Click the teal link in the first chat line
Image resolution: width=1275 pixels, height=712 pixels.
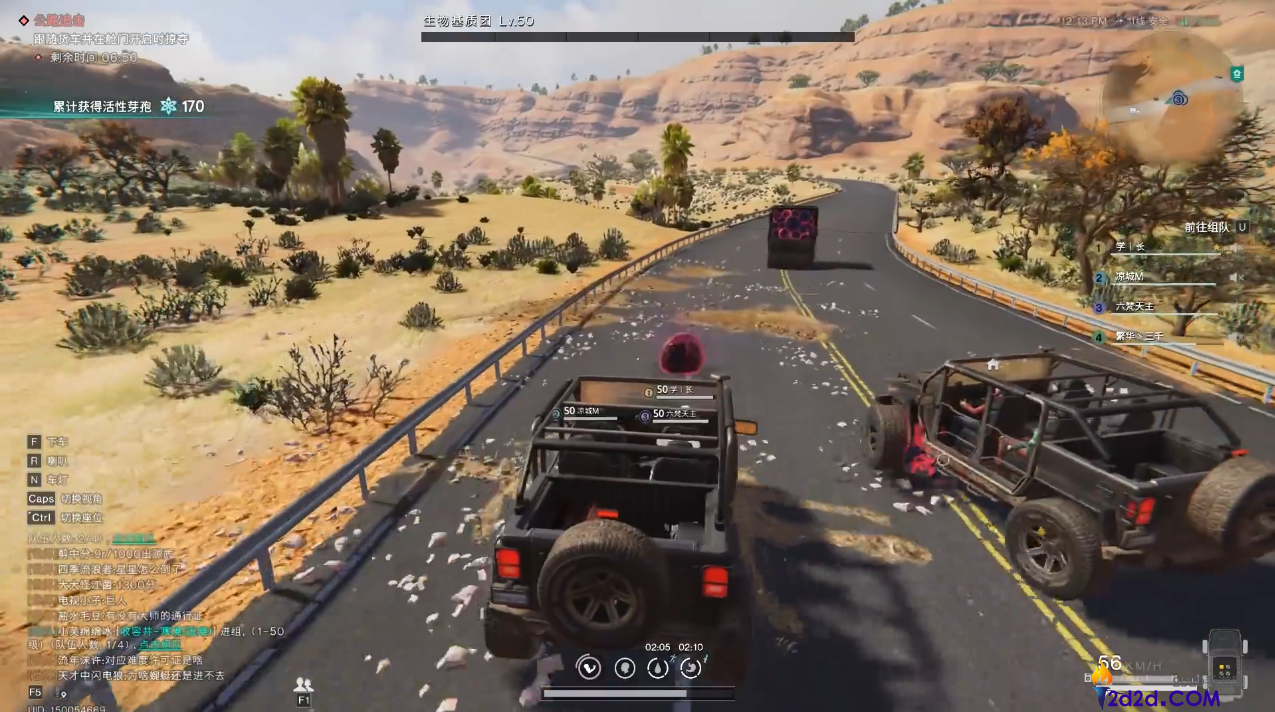(x=132, y=538)
